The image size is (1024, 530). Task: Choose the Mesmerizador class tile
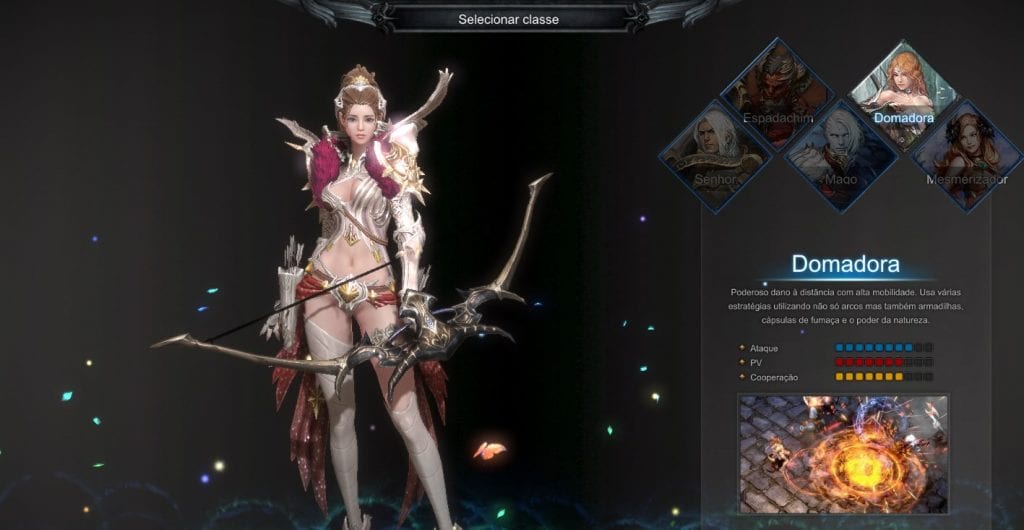(966, 155)
